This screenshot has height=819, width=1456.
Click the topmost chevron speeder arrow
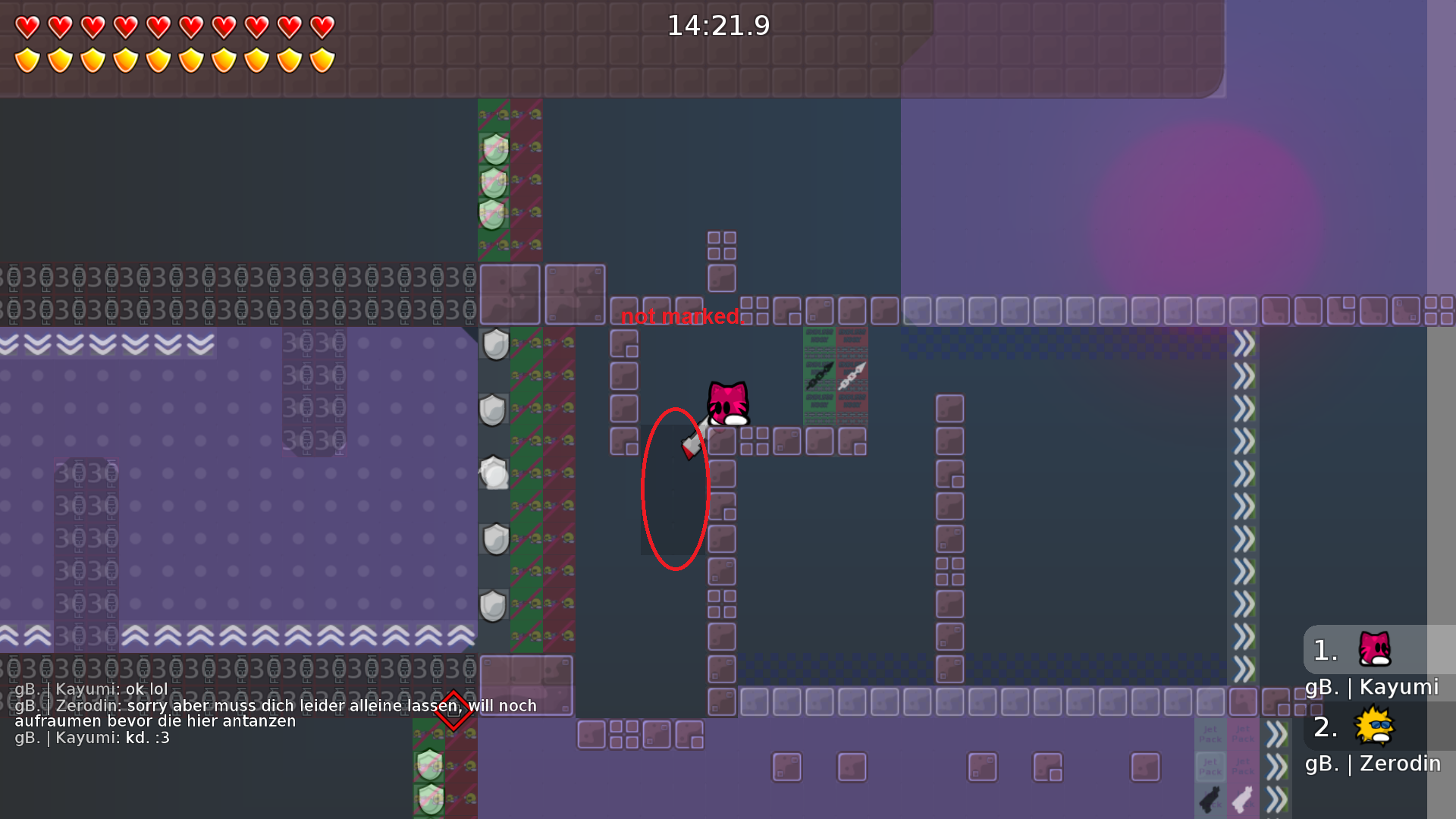pyautogui.click(x=1242, y=343)
